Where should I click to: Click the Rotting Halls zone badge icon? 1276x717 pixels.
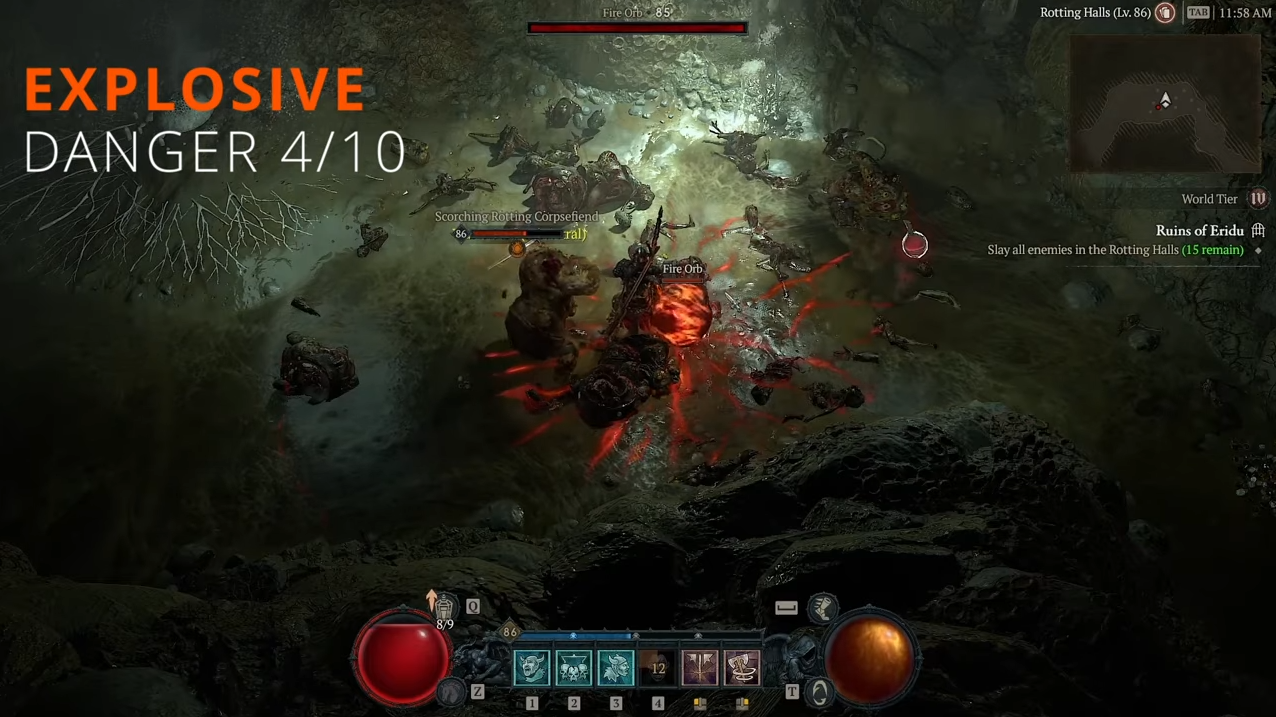pos(1165,13)
